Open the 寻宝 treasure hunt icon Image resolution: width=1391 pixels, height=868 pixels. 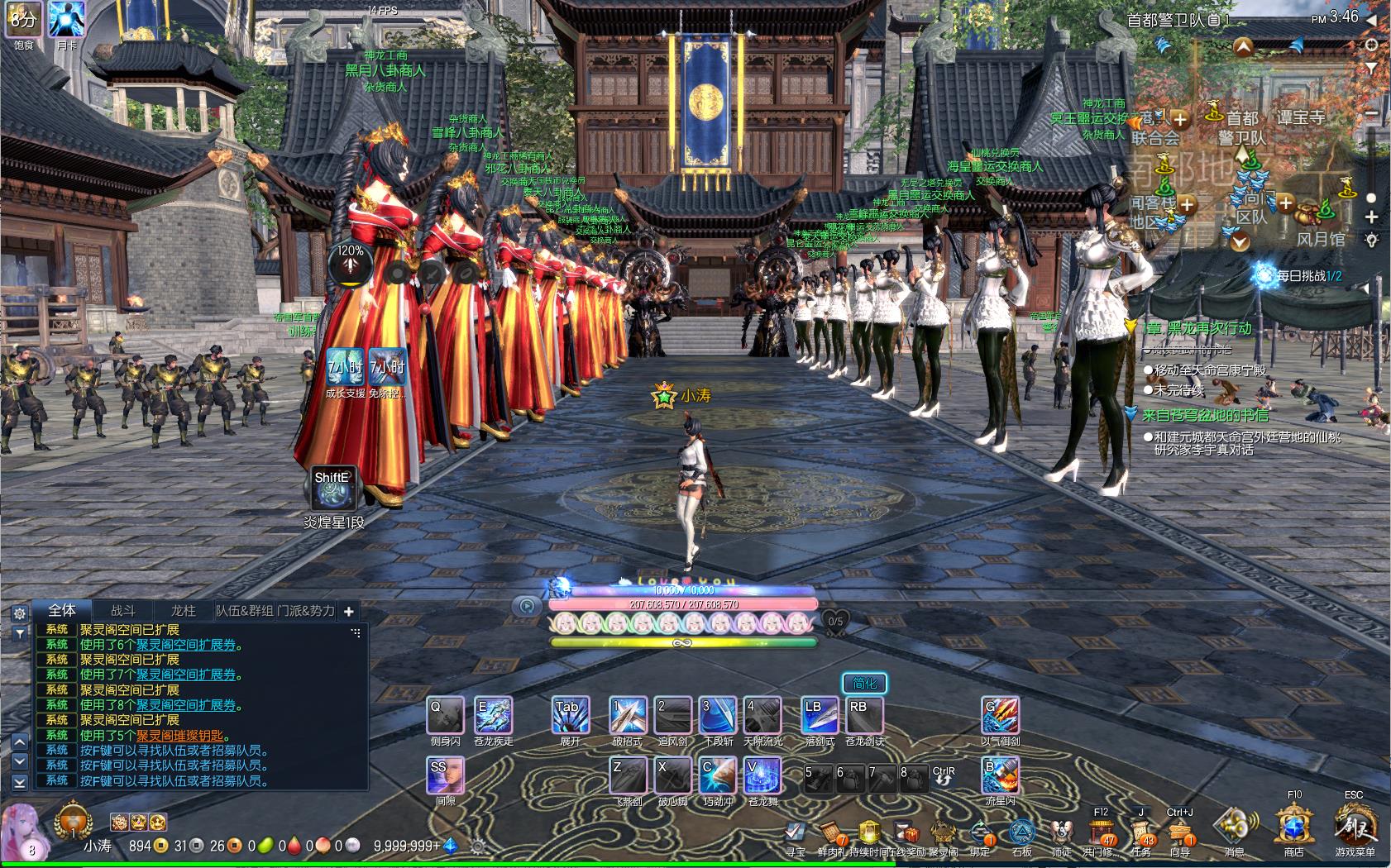click(x=796, y=832)
